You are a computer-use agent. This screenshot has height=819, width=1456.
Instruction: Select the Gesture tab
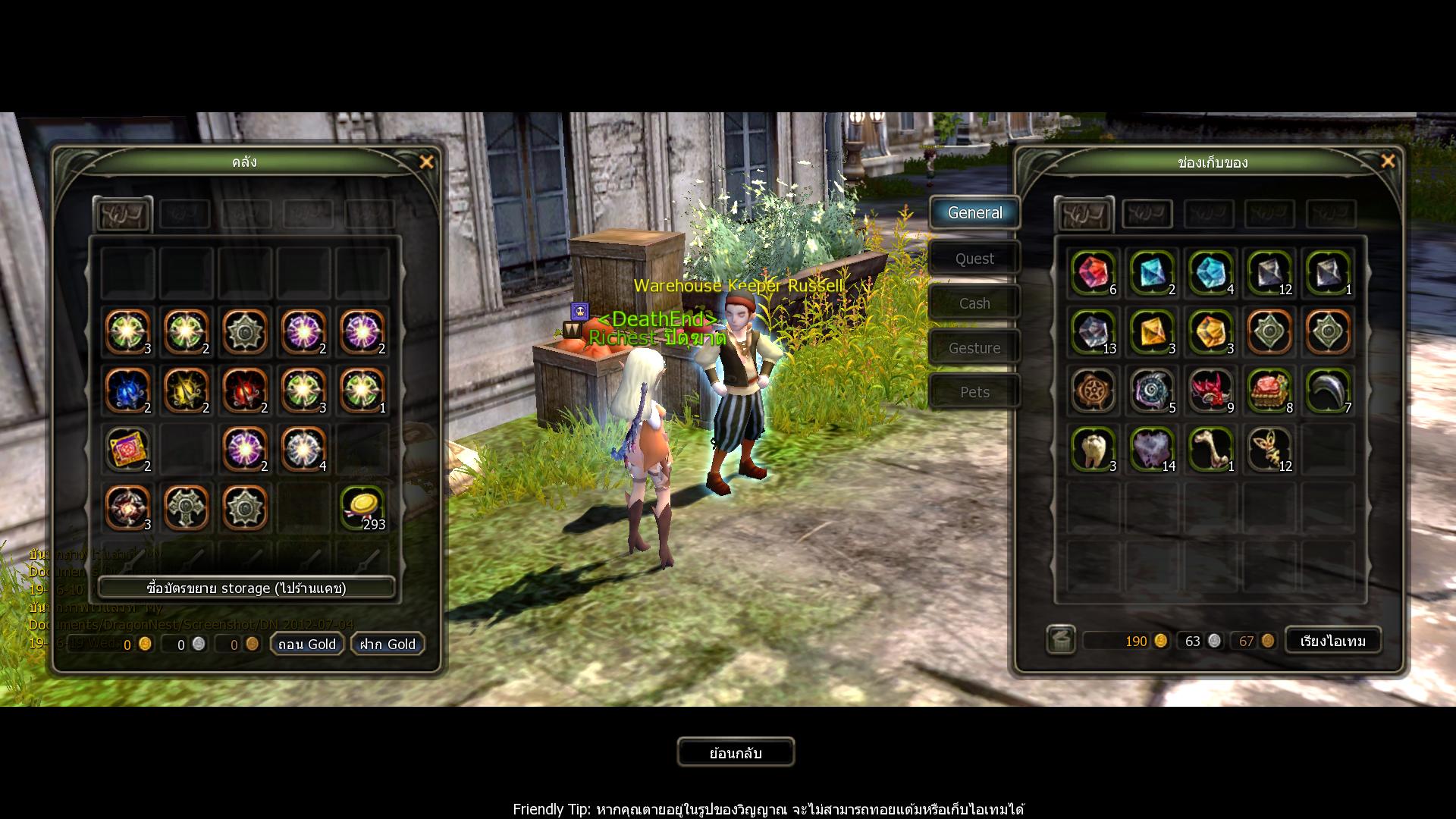click(974, 348)
